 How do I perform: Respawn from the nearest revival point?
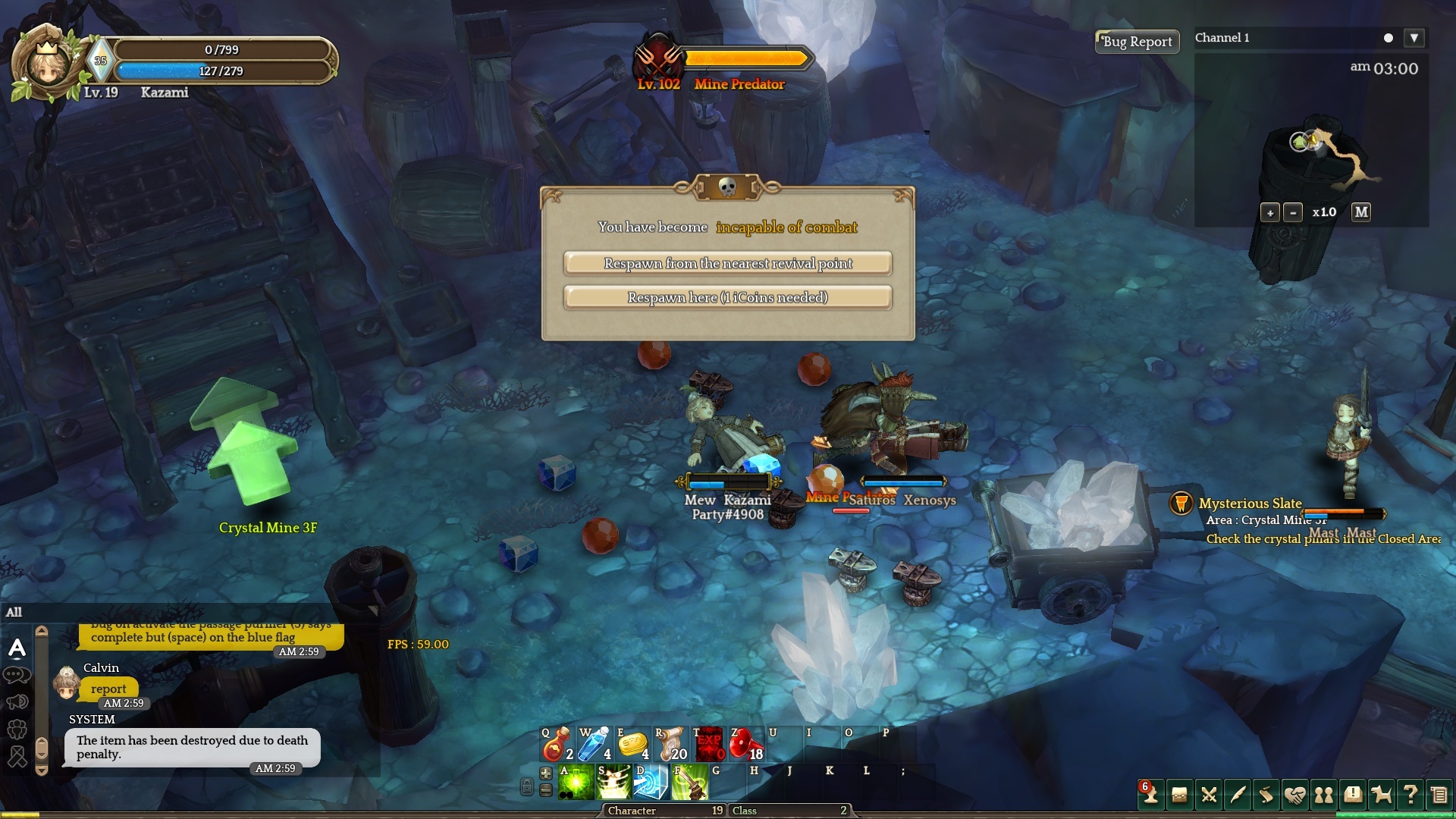[x=727, y=263]
